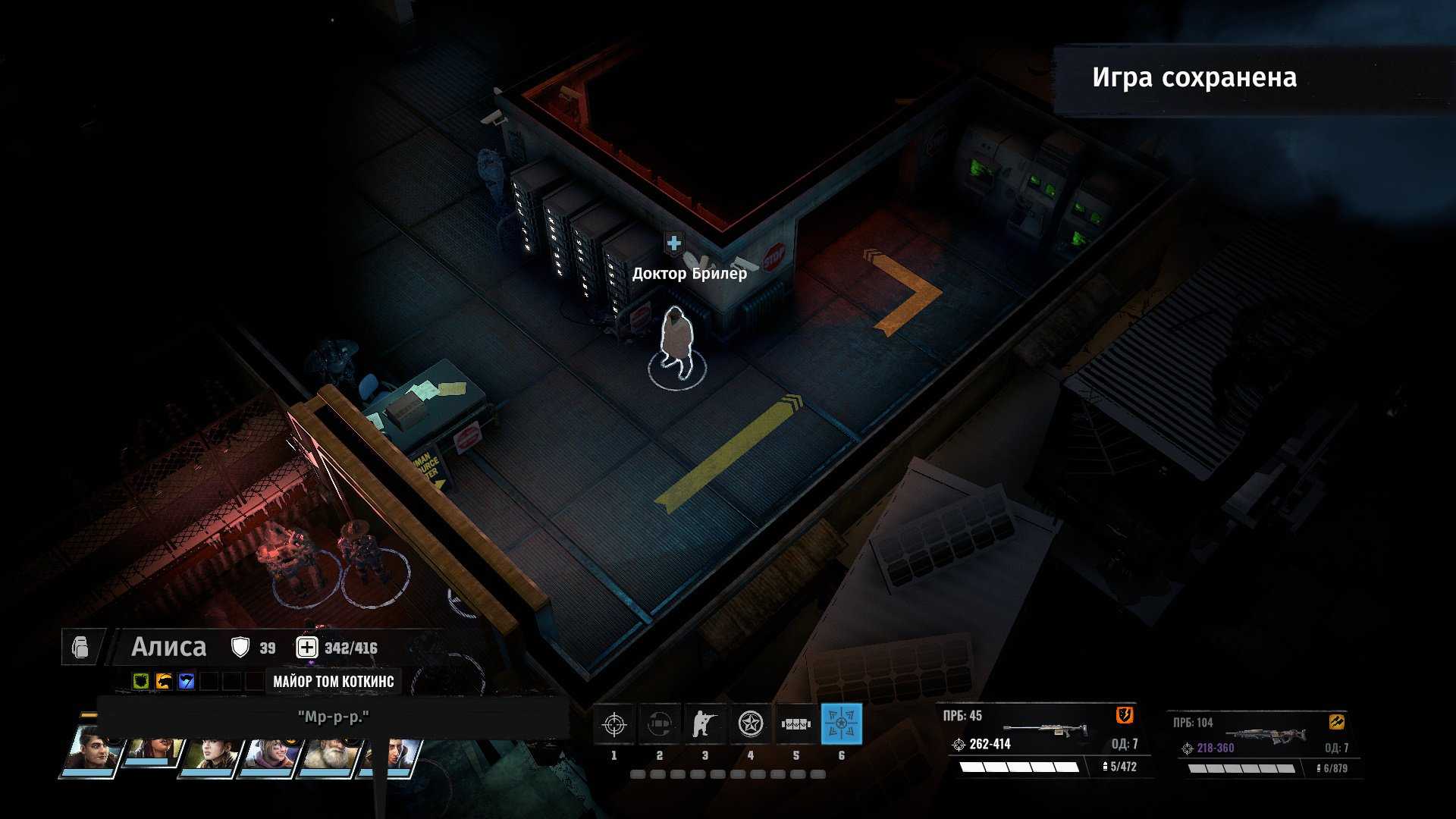The height and width of the screenshot is (819, 1456).
Task: Activate the crosshair aimed shot ability
Action: [614, 724]
